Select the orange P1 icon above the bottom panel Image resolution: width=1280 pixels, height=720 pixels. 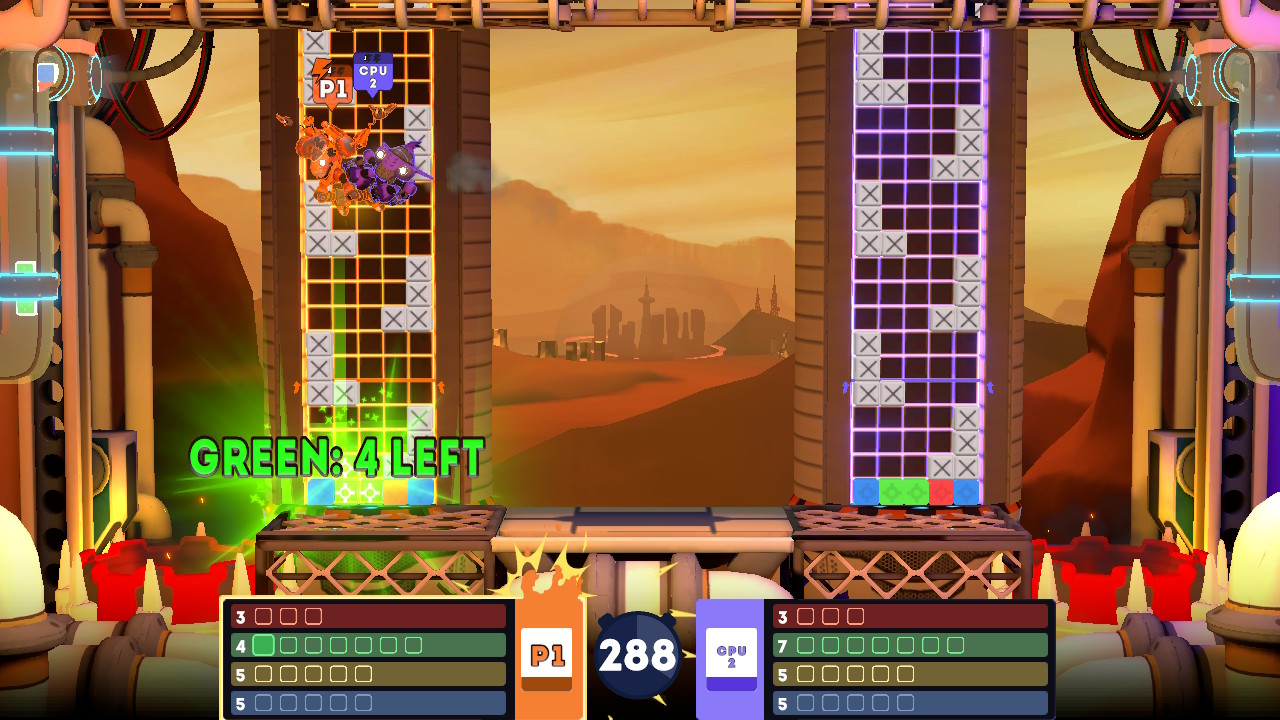click(549, 655)
